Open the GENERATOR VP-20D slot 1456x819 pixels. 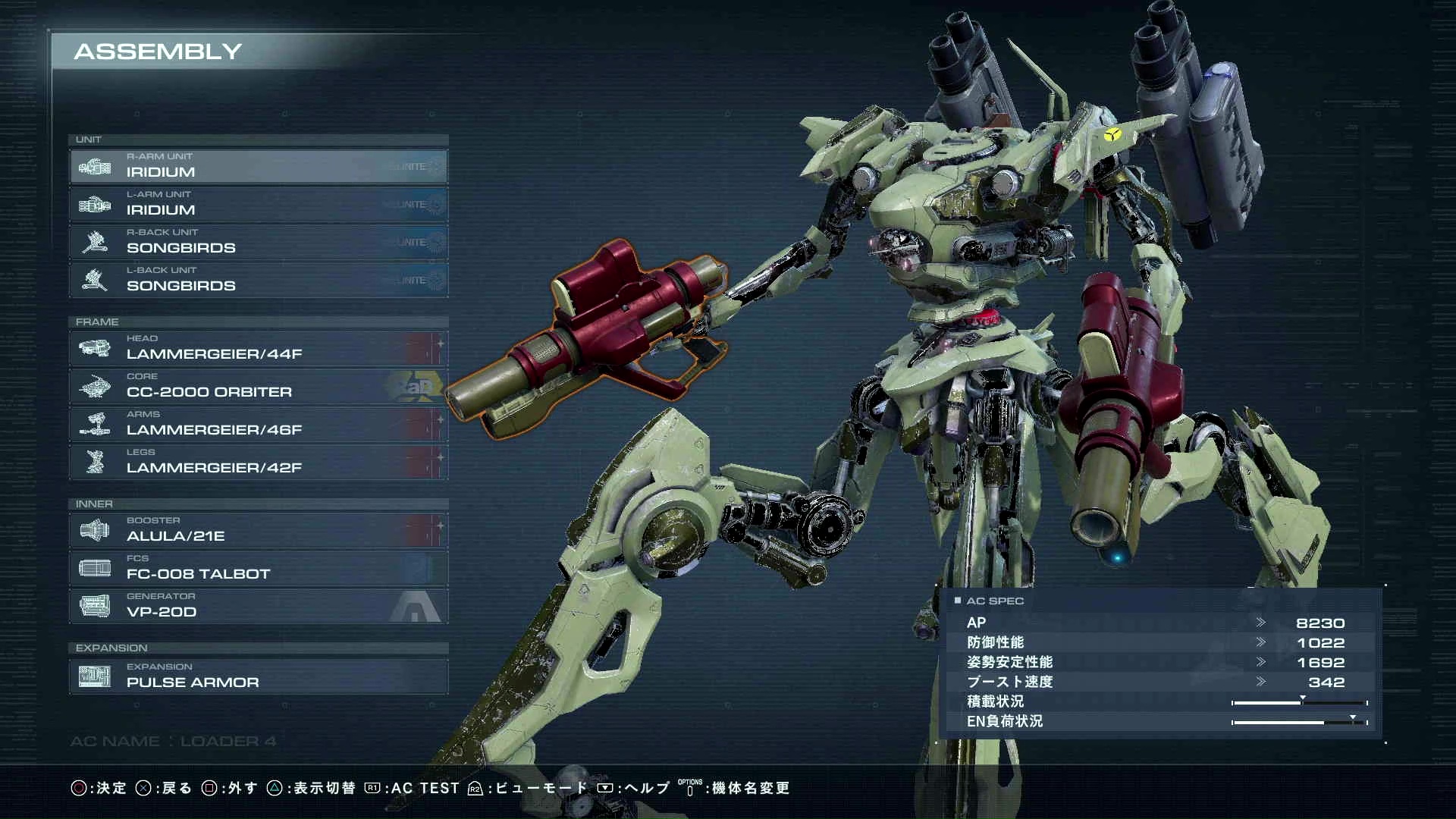[x=258, y=606]
